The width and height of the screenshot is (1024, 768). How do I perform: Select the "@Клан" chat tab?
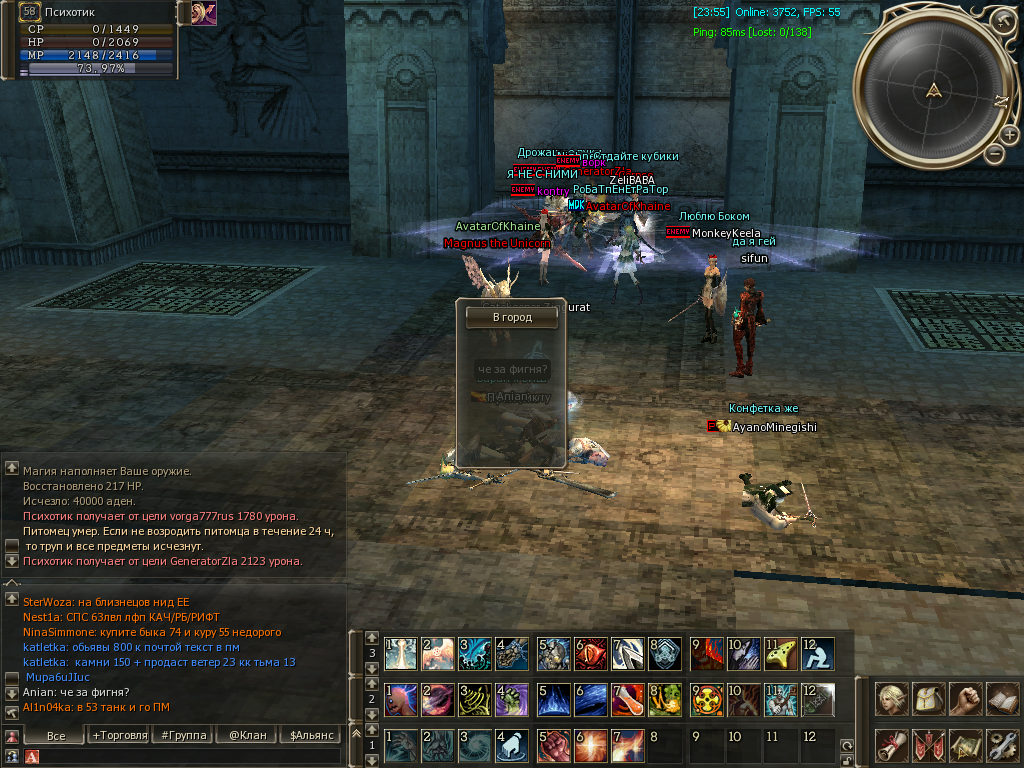(x=247, y=735)
